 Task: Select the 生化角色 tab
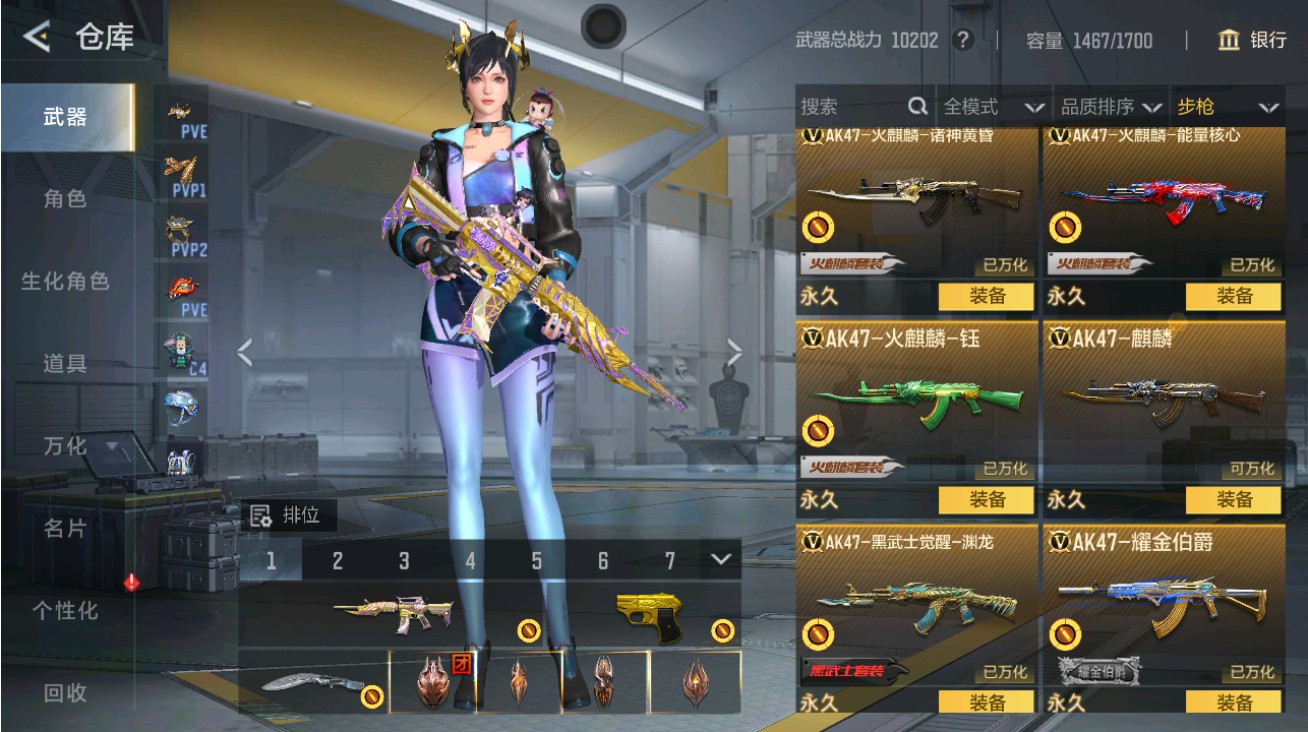(x=66, y=281)
